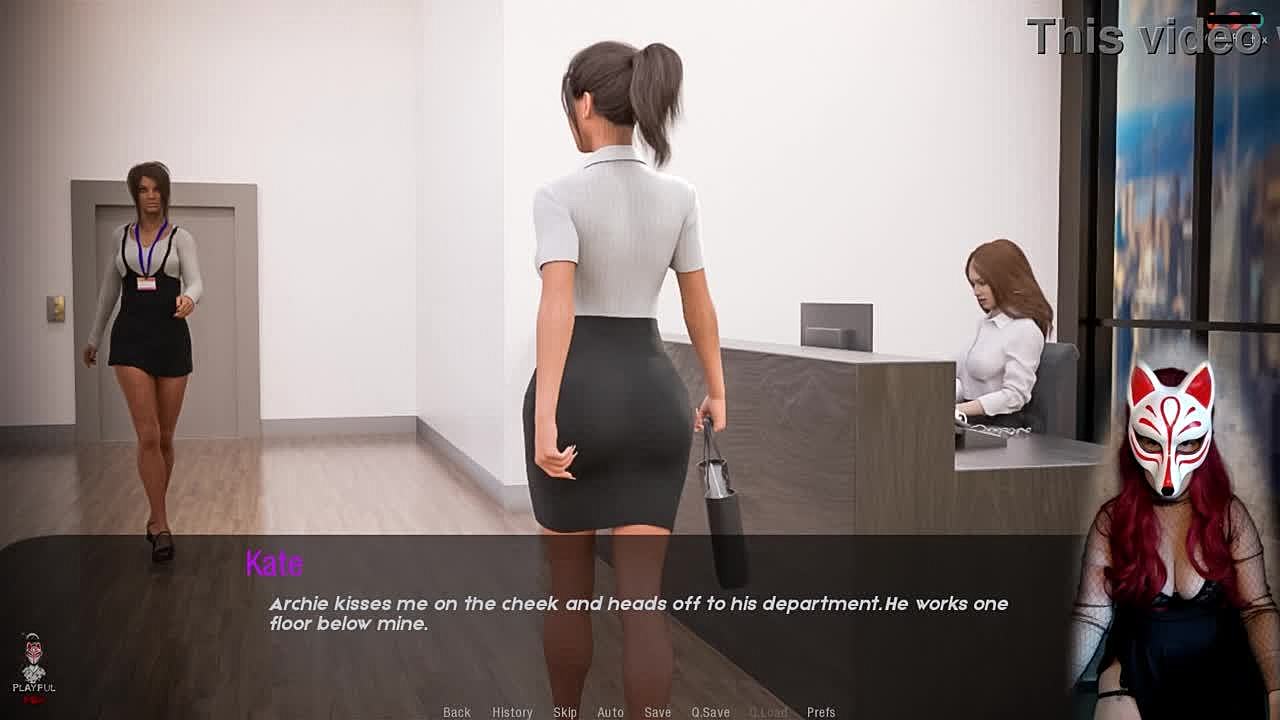Toggle Auto-advance mode
The width and height of the screenshot is (1280, 720).
(610, 712)
